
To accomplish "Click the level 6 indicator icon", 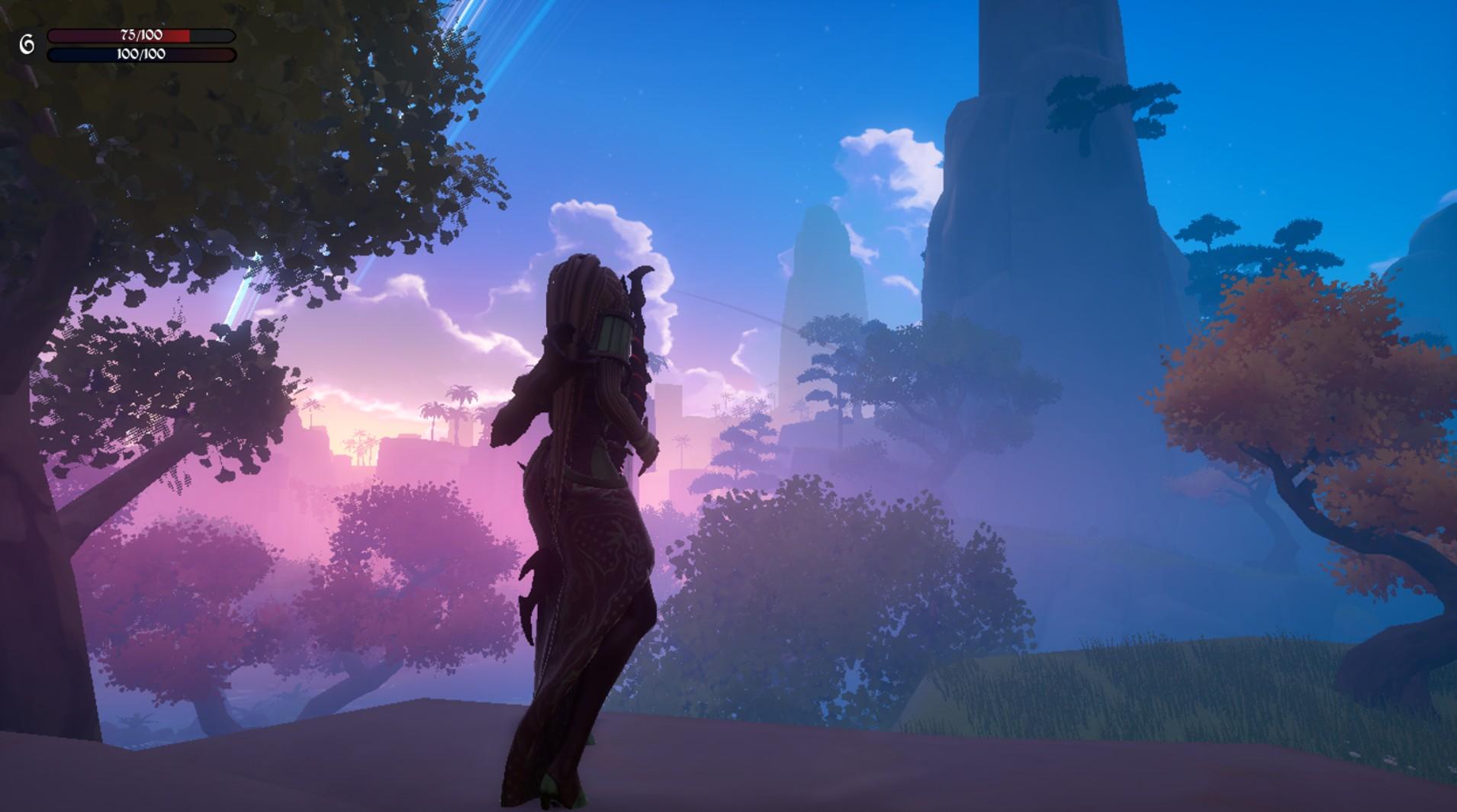I will (25, 42).
